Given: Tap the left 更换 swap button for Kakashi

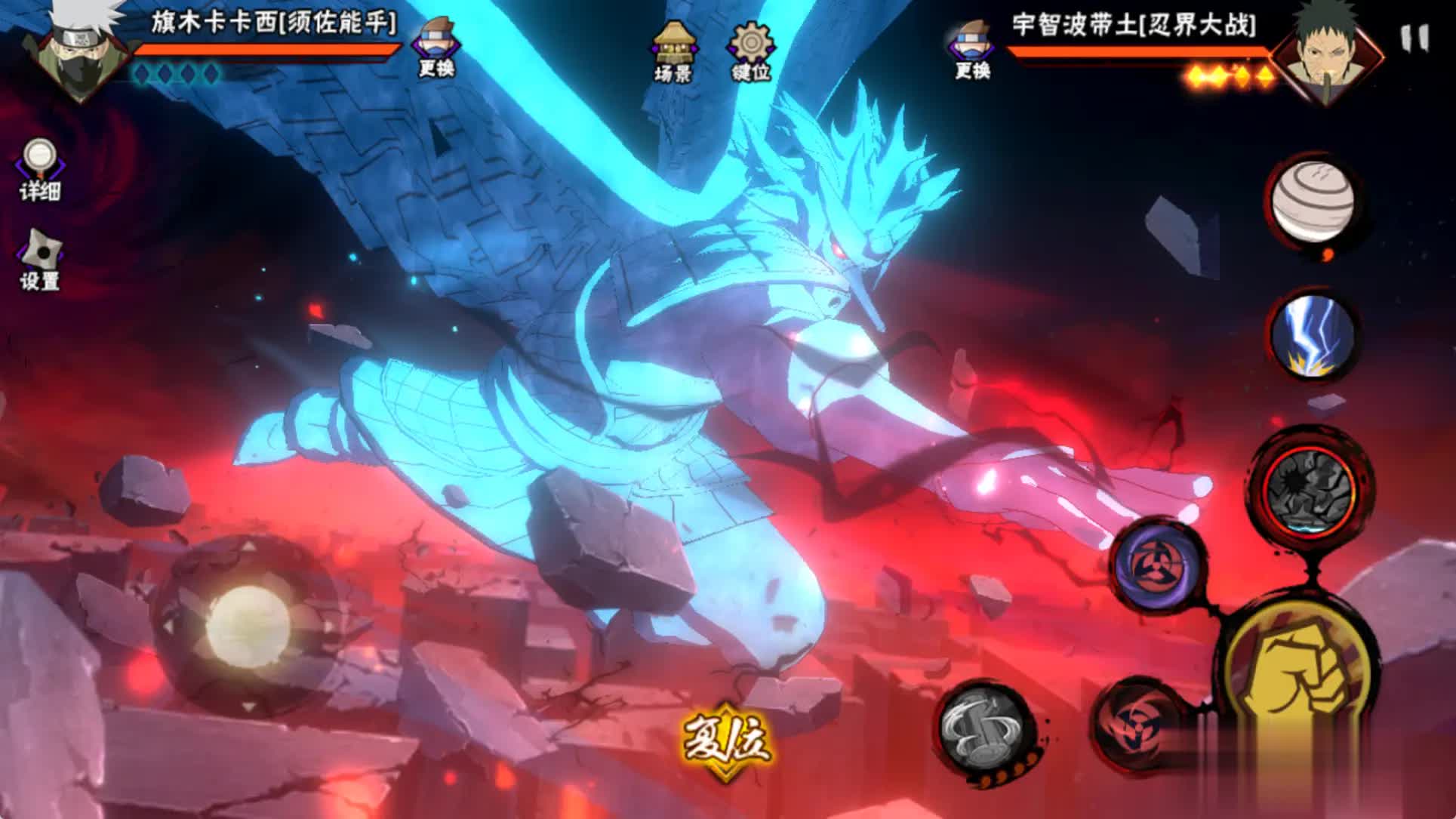Looking at the screenshot, I should point(436,48).
